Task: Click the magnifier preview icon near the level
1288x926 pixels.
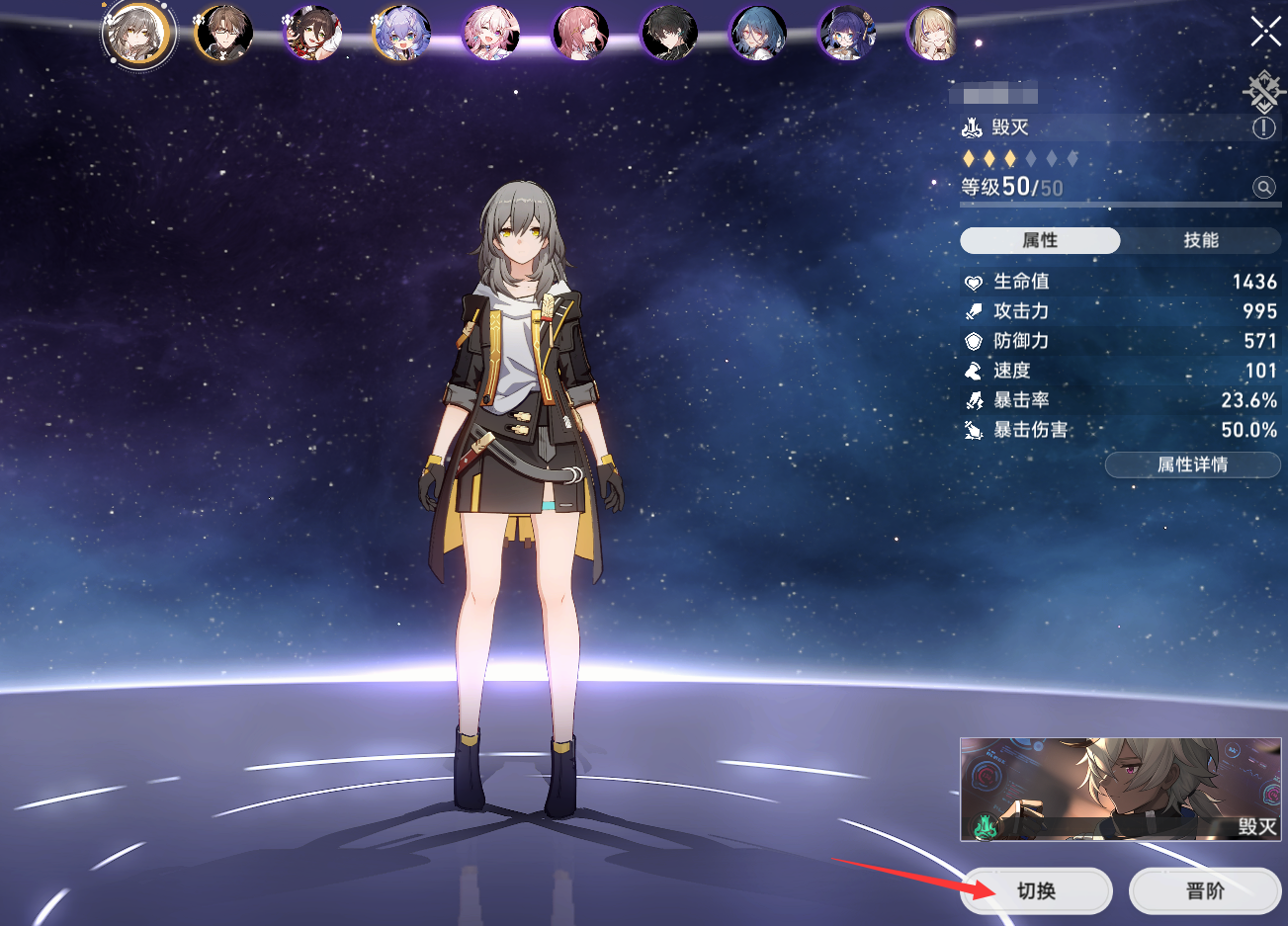Action: pos(1263,187)
